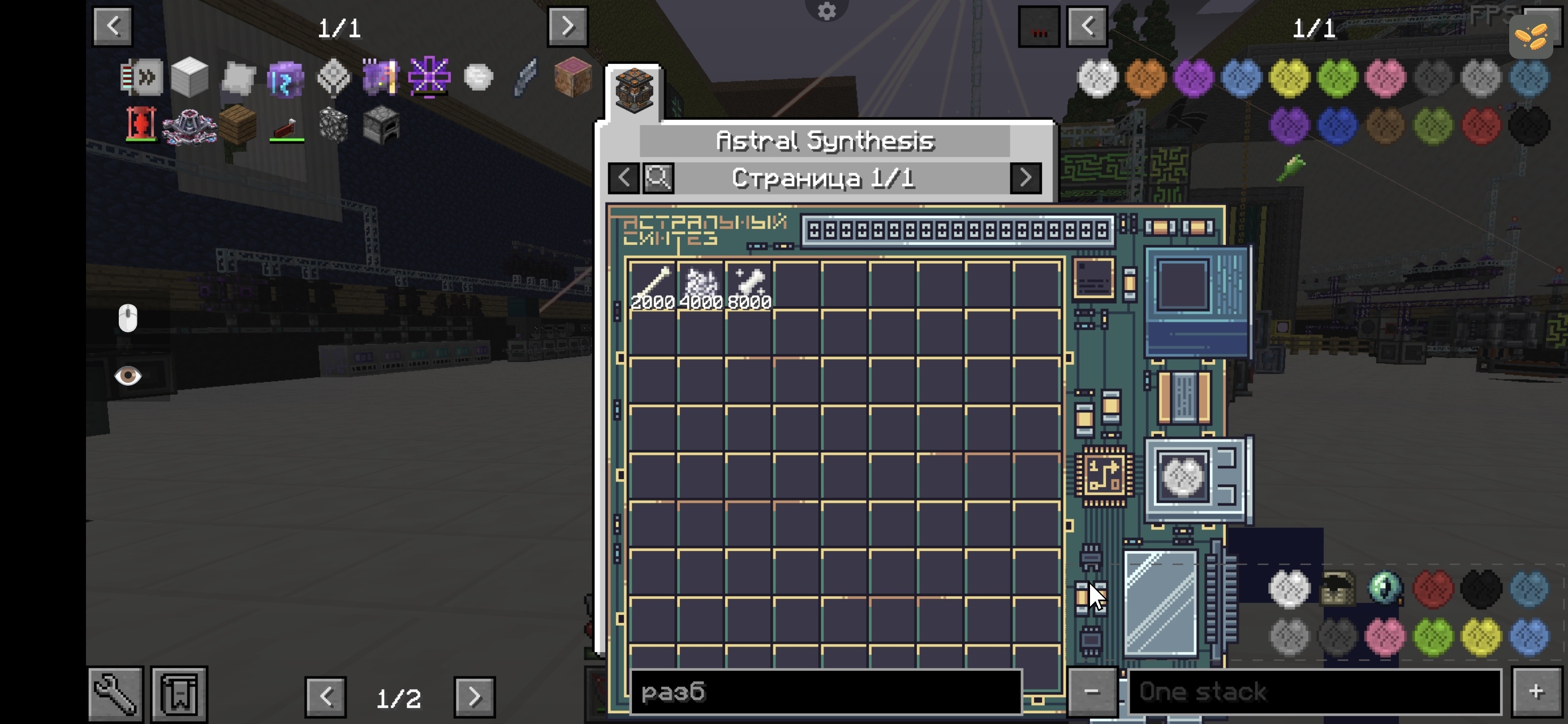This screenshot has height=724, width=1568.
Task: Decrease amount with the minus button
Action: pos(1091,692)
